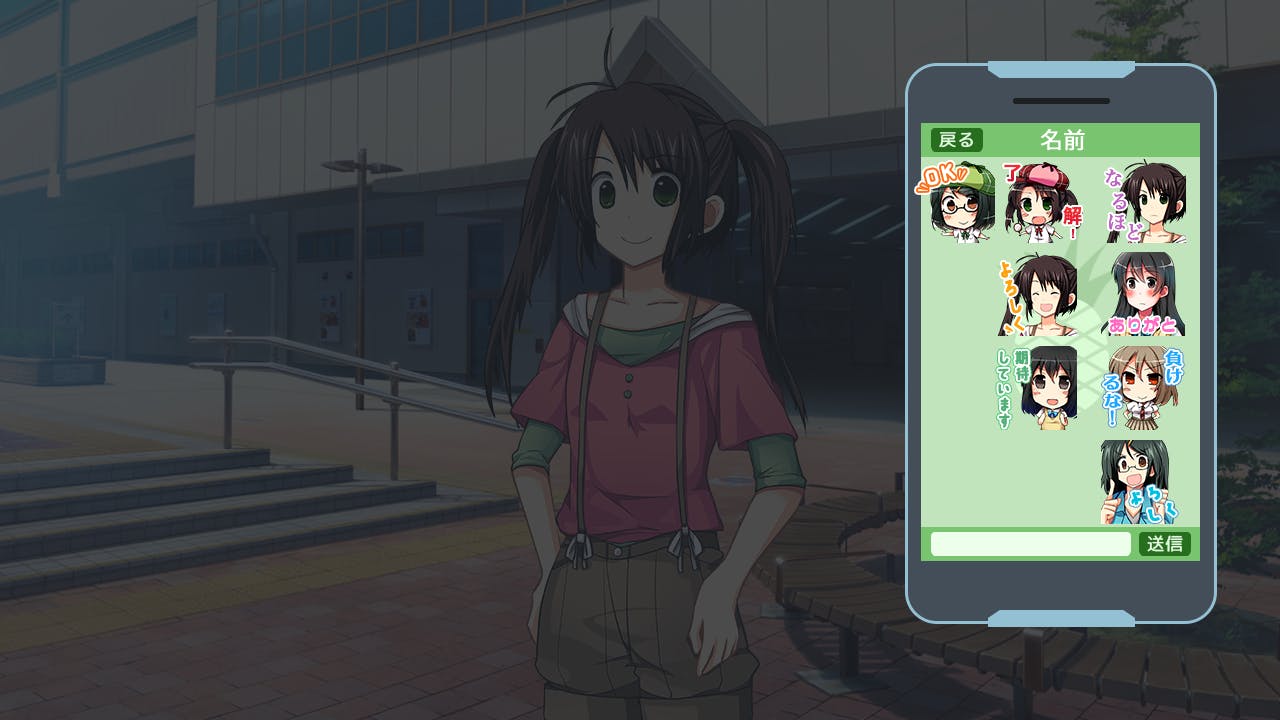Image resolution: width=1280 pixels, height=720 pixels.
Task: Select the OK sticker with green cap
Action: (957, 203)
